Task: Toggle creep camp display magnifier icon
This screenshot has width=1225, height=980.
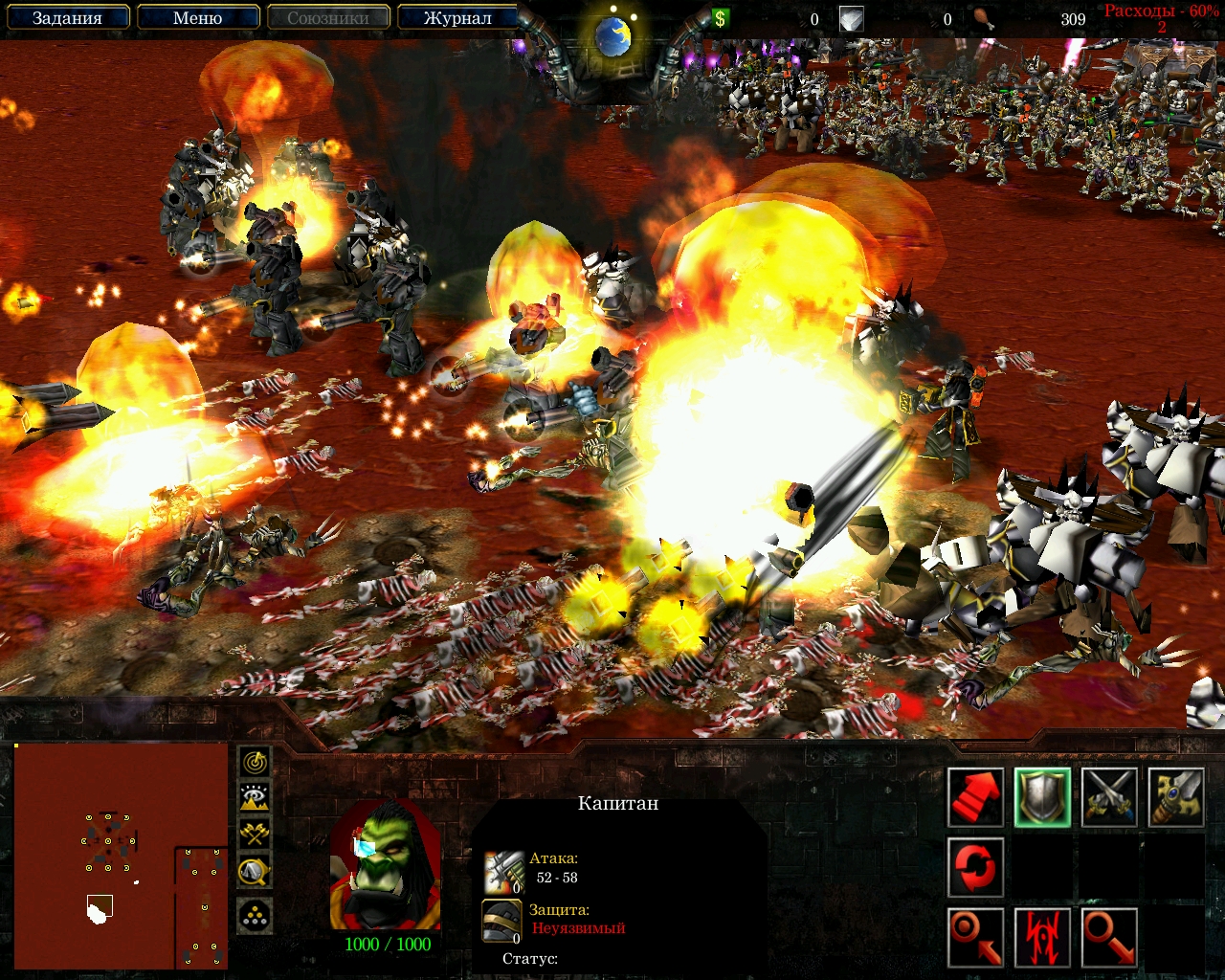Action: (x=255, y=870)
